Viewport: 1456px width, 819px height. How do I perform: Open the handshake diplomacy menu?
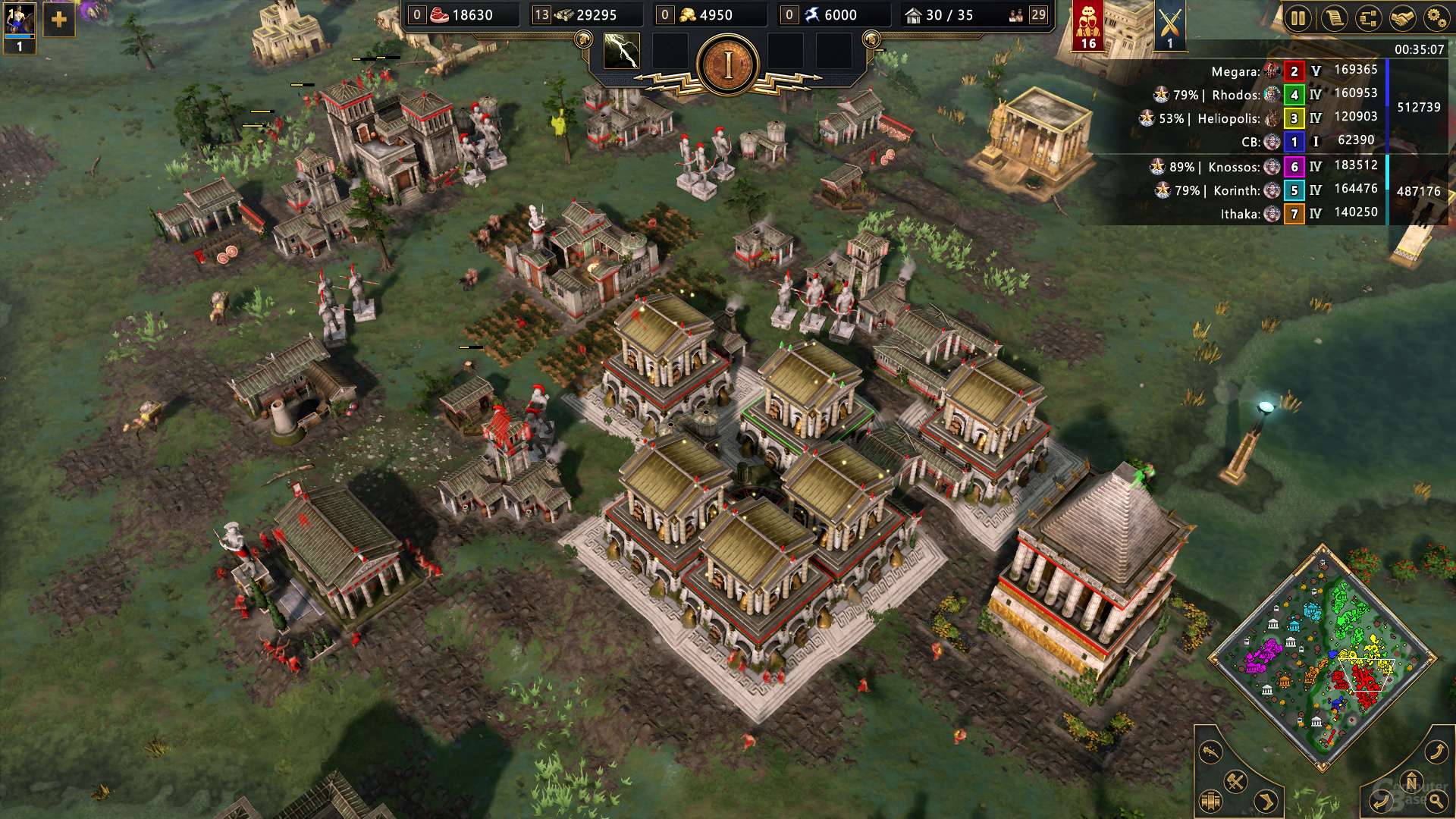click(1402, 17)
